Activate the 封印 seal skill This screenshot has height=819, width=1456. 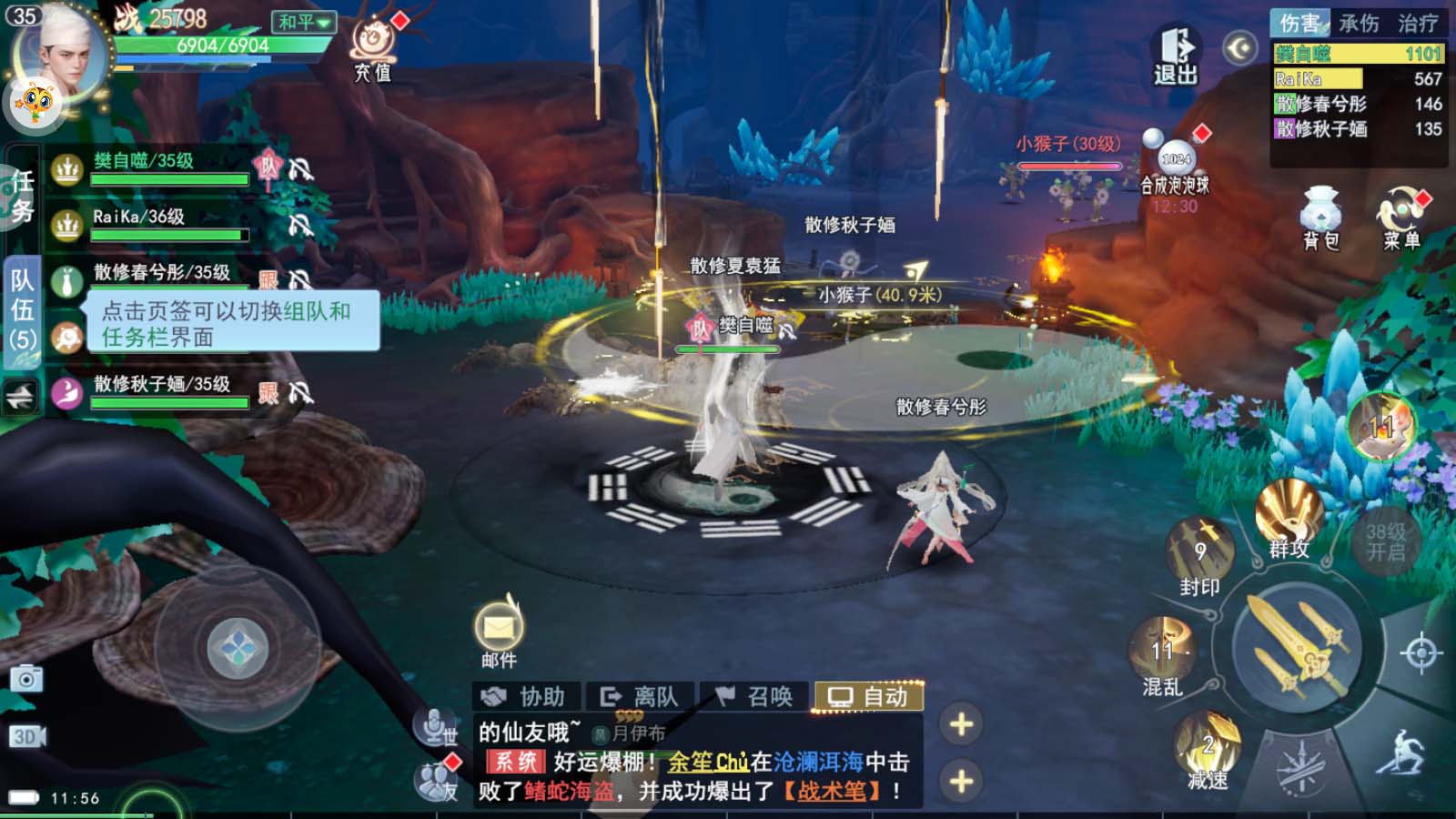coord(1199,554)
